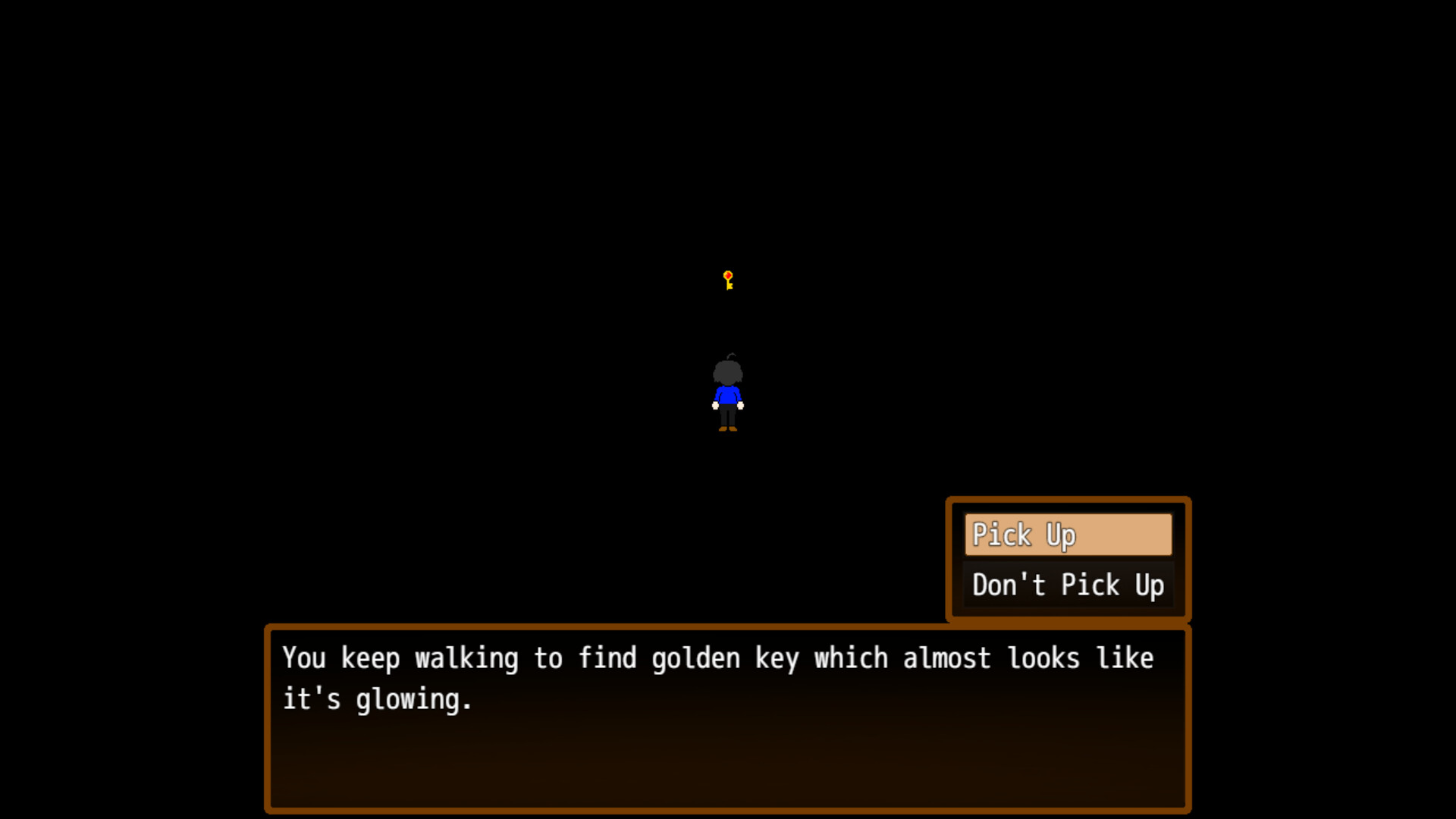Click the word 'glowing' in the dialogue
Image resolution: width=1456 pixels, height=819 pixels.
click(x=409, y=699)
